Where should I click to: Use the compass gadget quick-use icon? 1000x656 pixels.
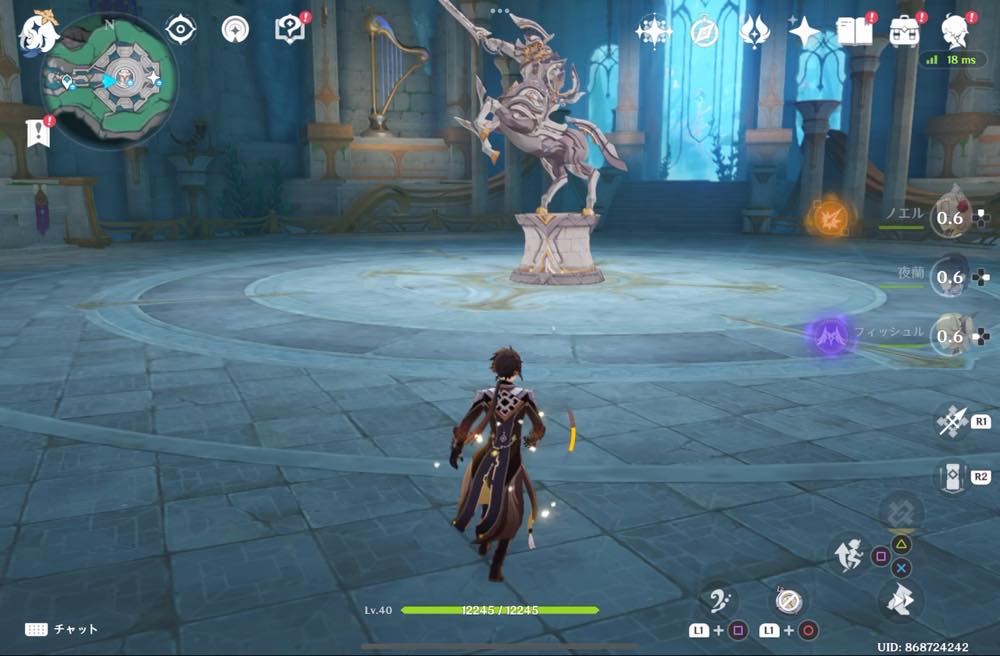click(x=787, y=601)
